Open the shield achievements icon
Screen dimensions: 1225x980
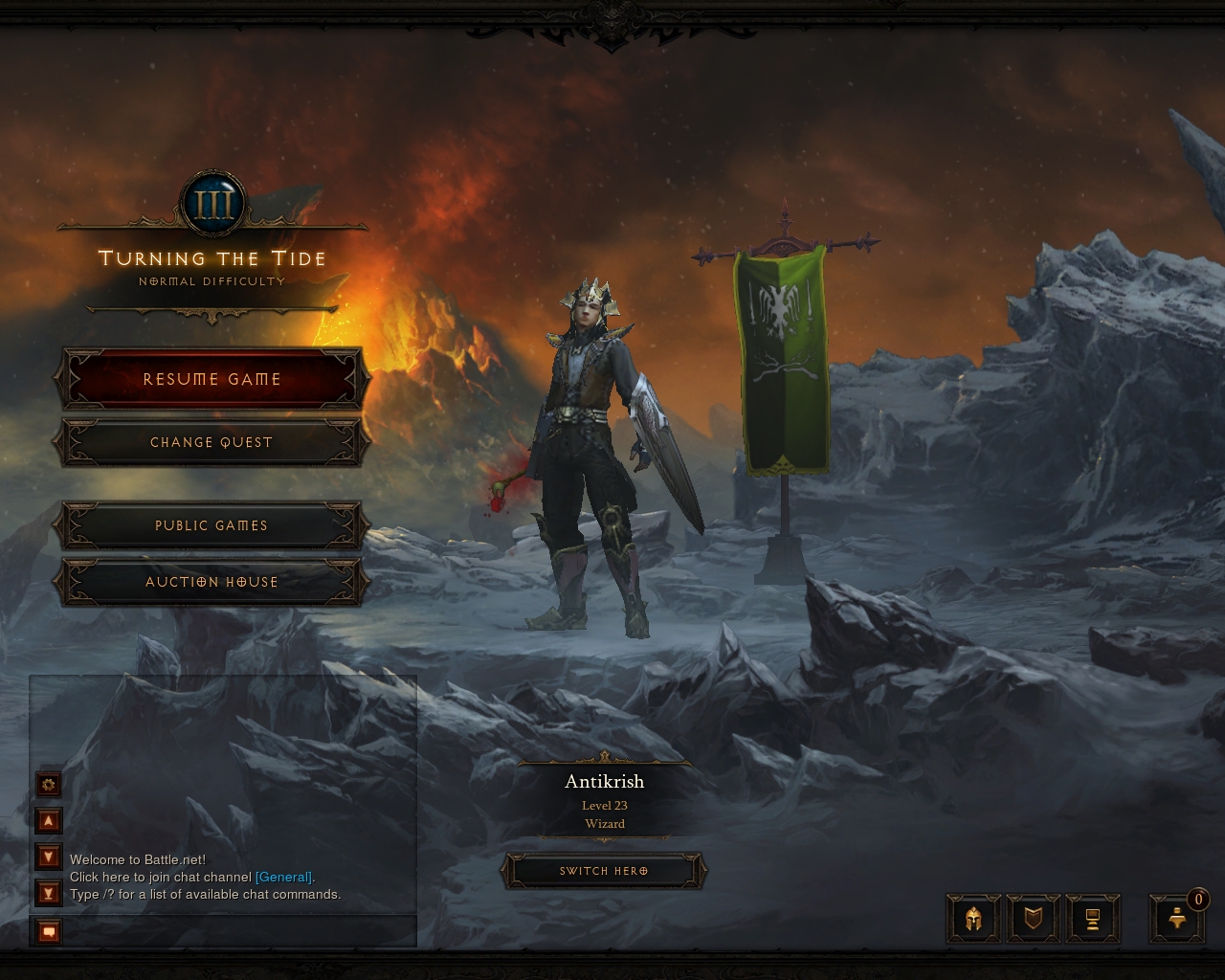click(1033, 920)
